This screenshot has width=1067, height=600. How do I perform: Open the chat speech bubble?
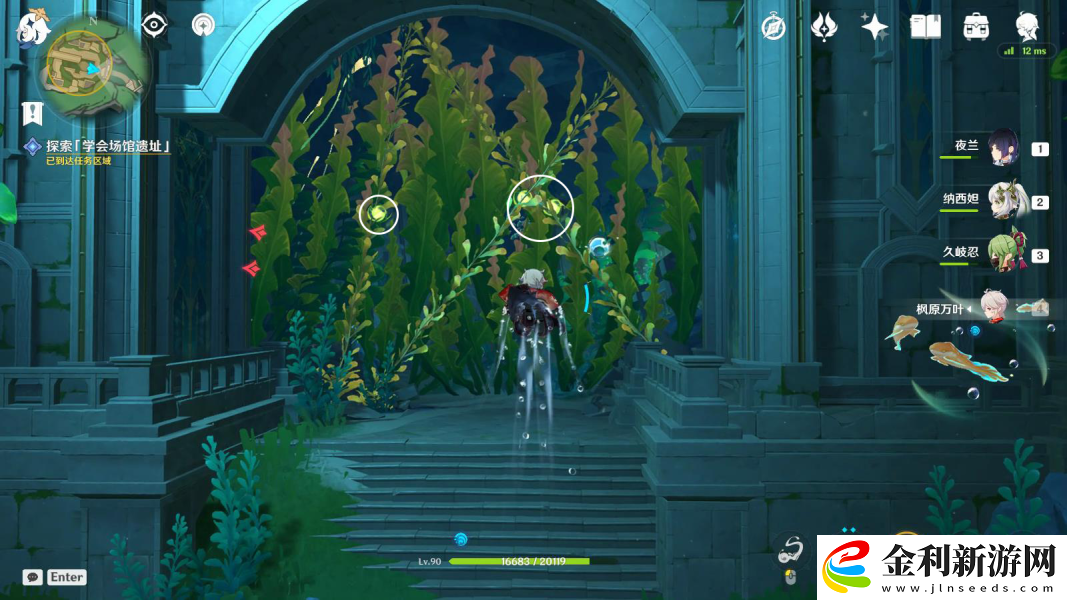33,577
